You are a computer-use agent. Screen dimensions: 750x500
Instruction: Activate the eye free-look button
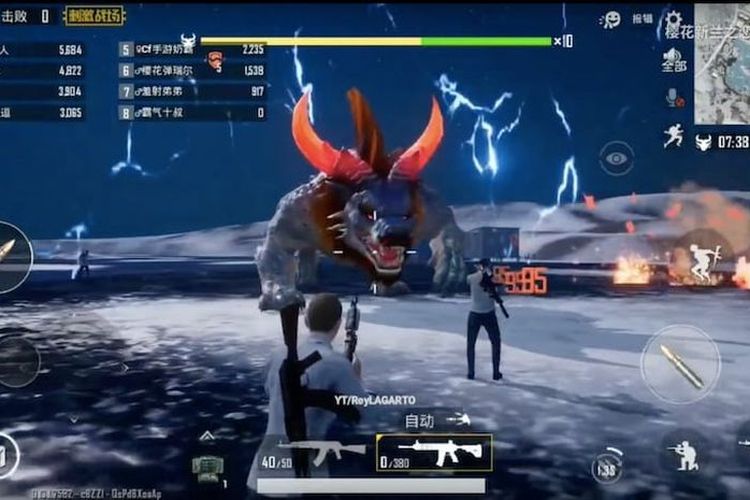616,157
